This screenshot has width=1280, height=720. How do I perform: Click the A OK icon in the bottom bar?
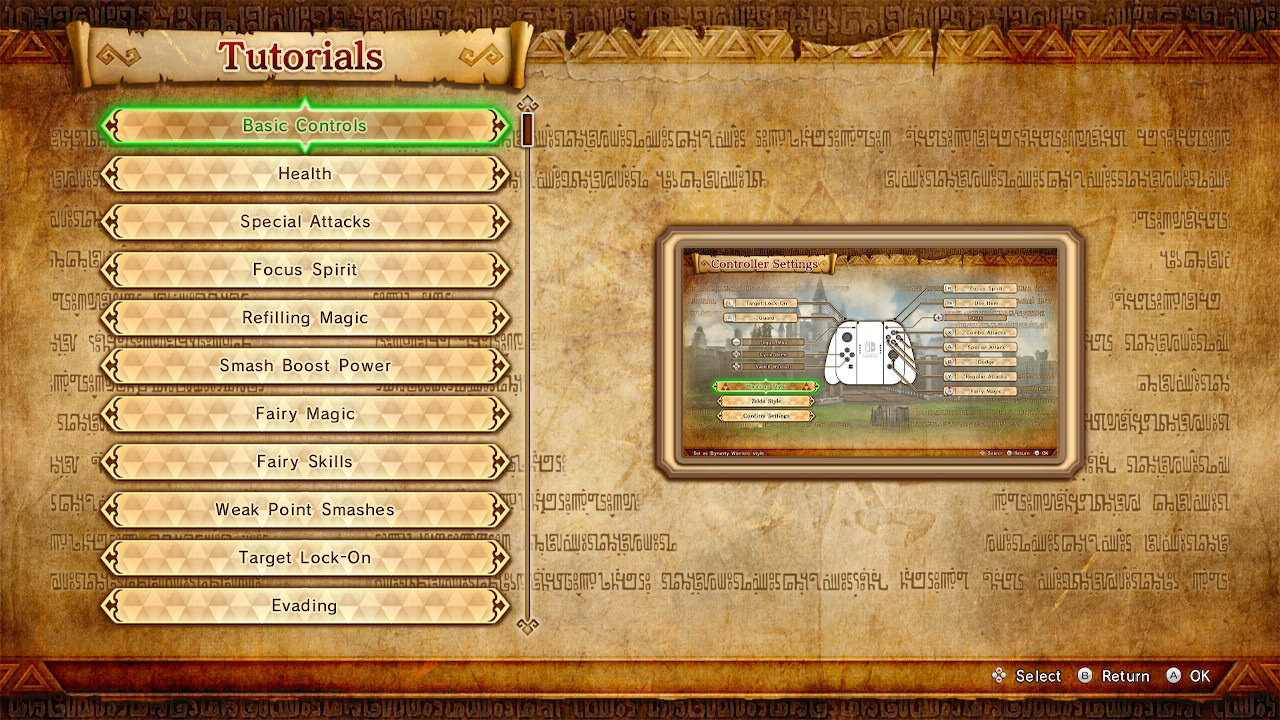(x=1172, y=676)
